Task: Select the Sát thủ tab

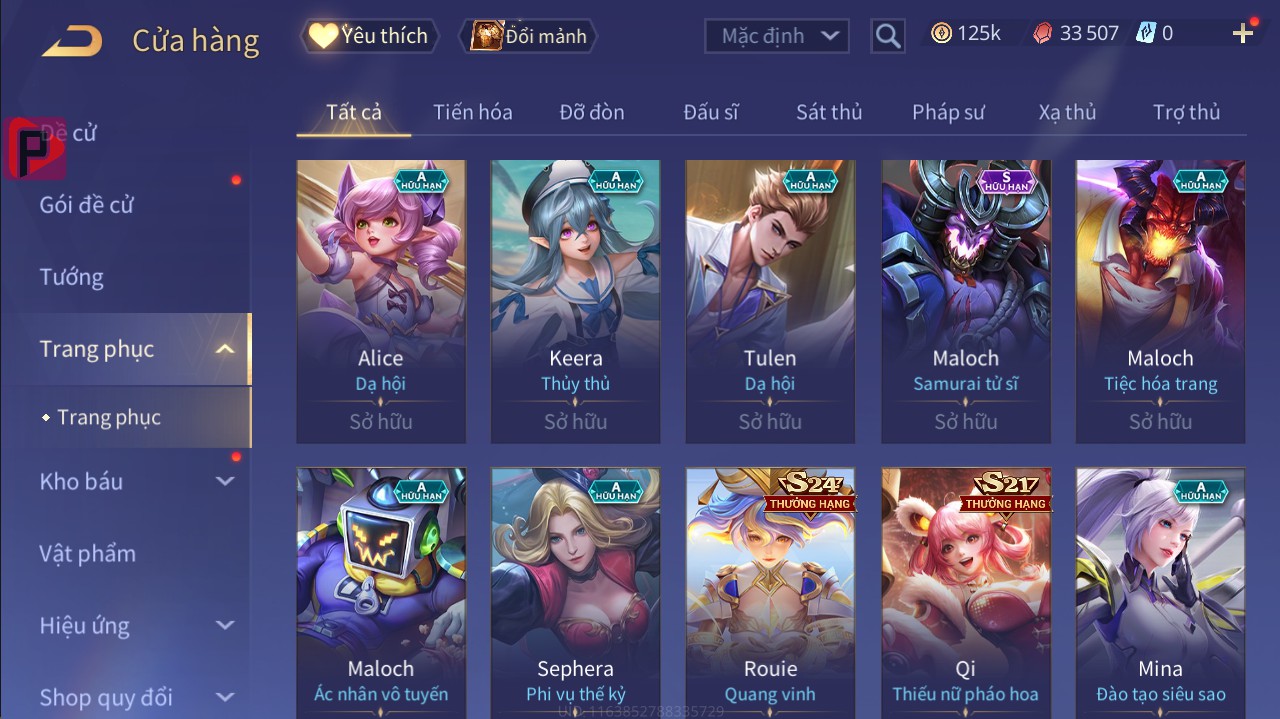Action: point(829,112)
